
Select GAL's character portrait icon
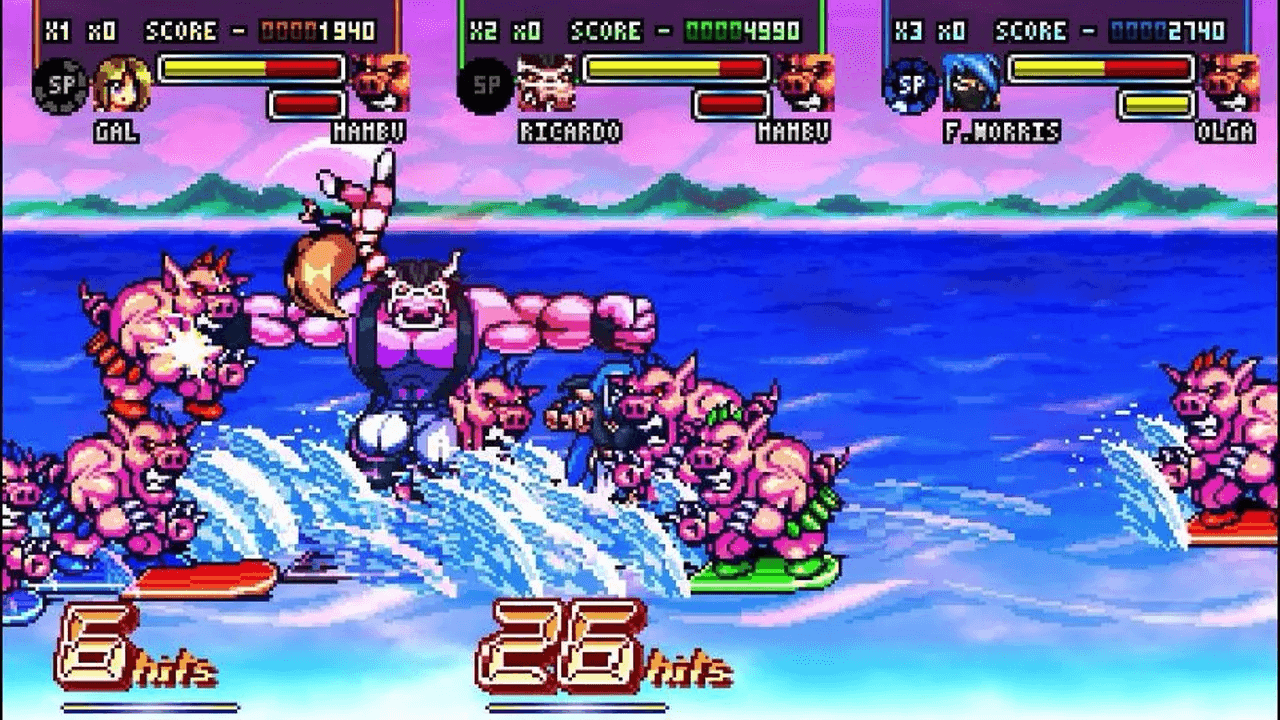pyautogui.click(x=123, y=83)
